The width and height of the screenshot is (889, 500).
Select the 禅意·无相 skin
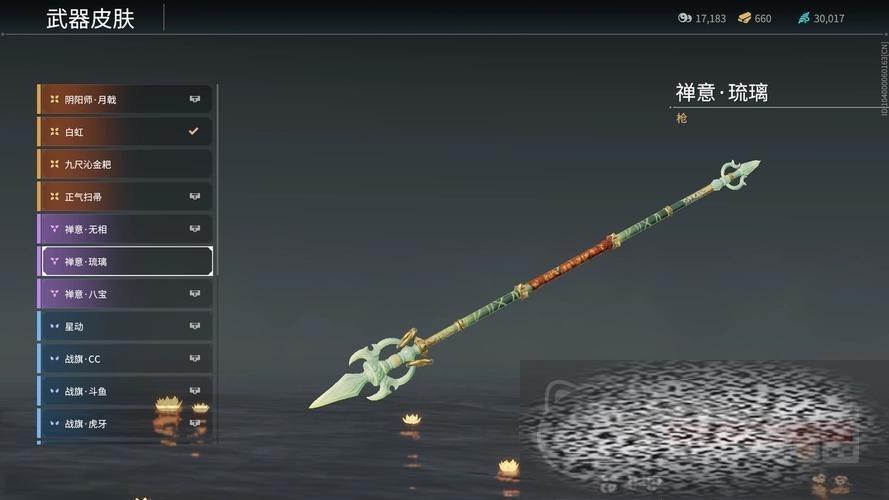(125, 229)
